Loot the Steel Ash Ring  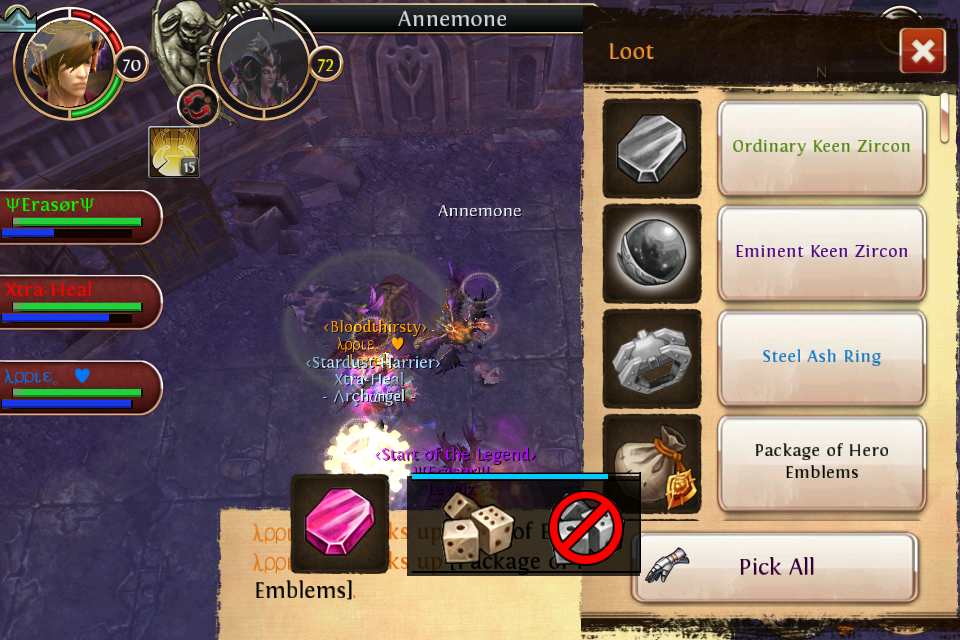pos(821,357)
